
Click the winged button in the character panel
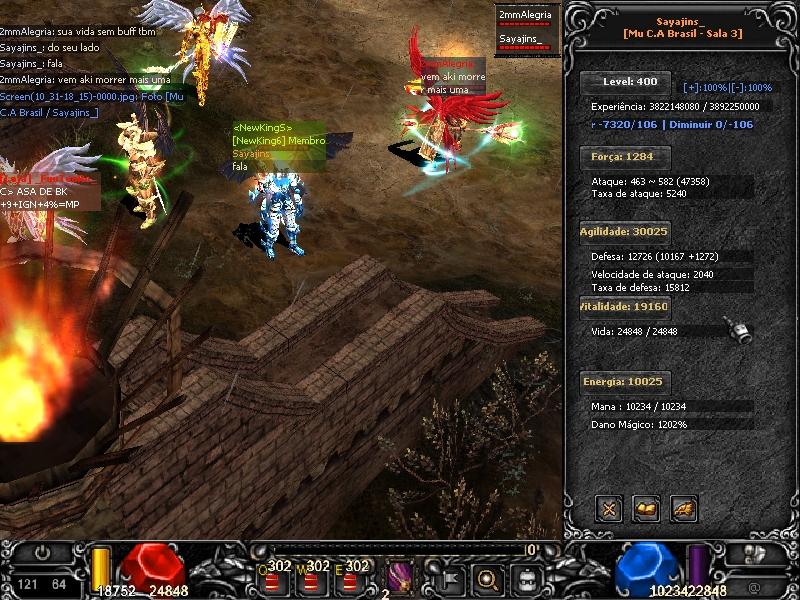point(684,509)
